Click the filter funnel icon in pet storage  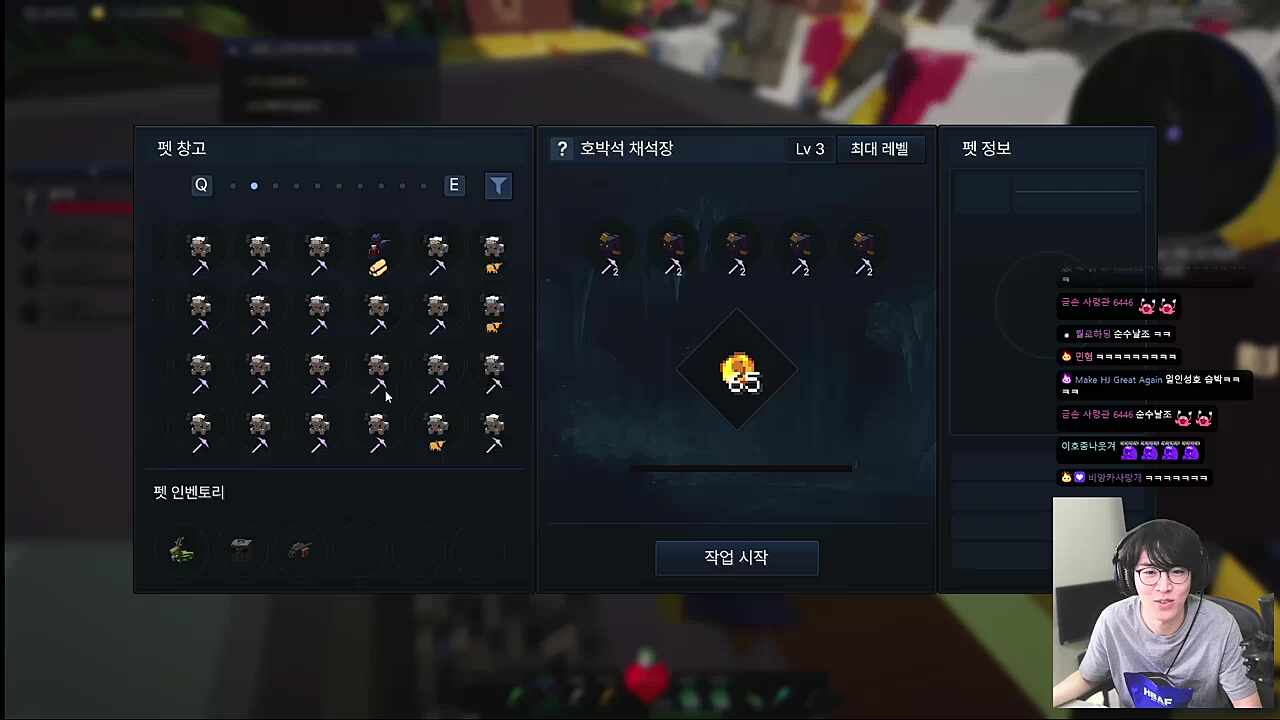498,186
